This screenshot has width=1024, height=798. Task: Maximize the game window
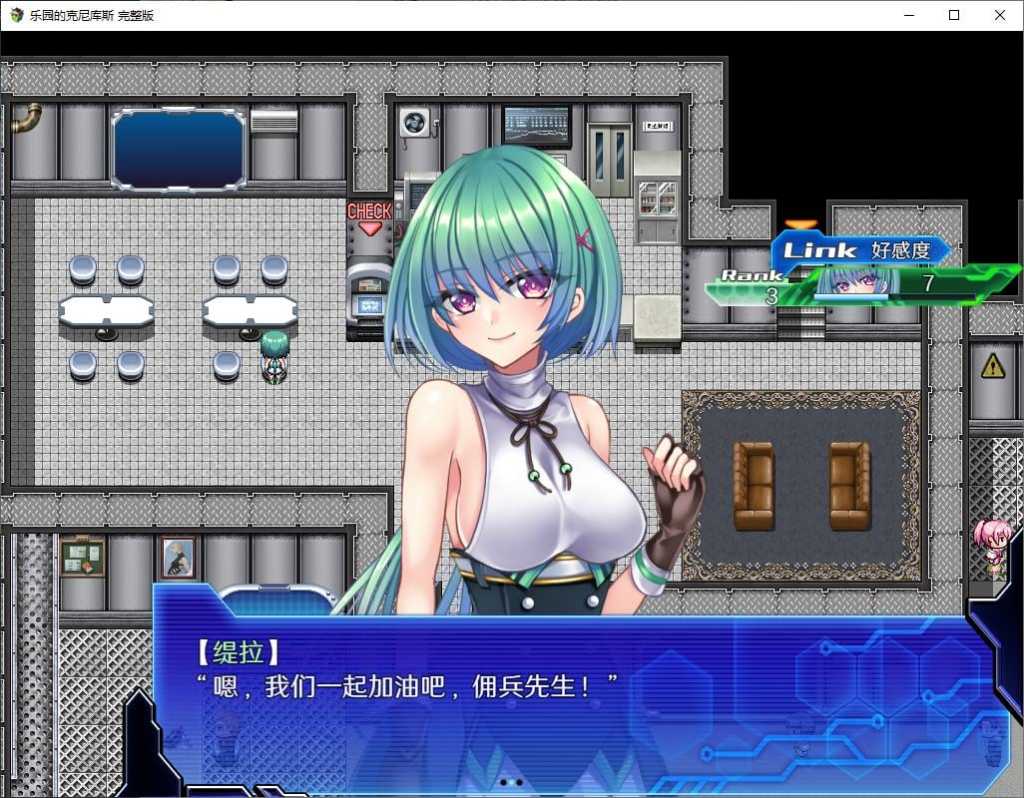coord(954,15)
